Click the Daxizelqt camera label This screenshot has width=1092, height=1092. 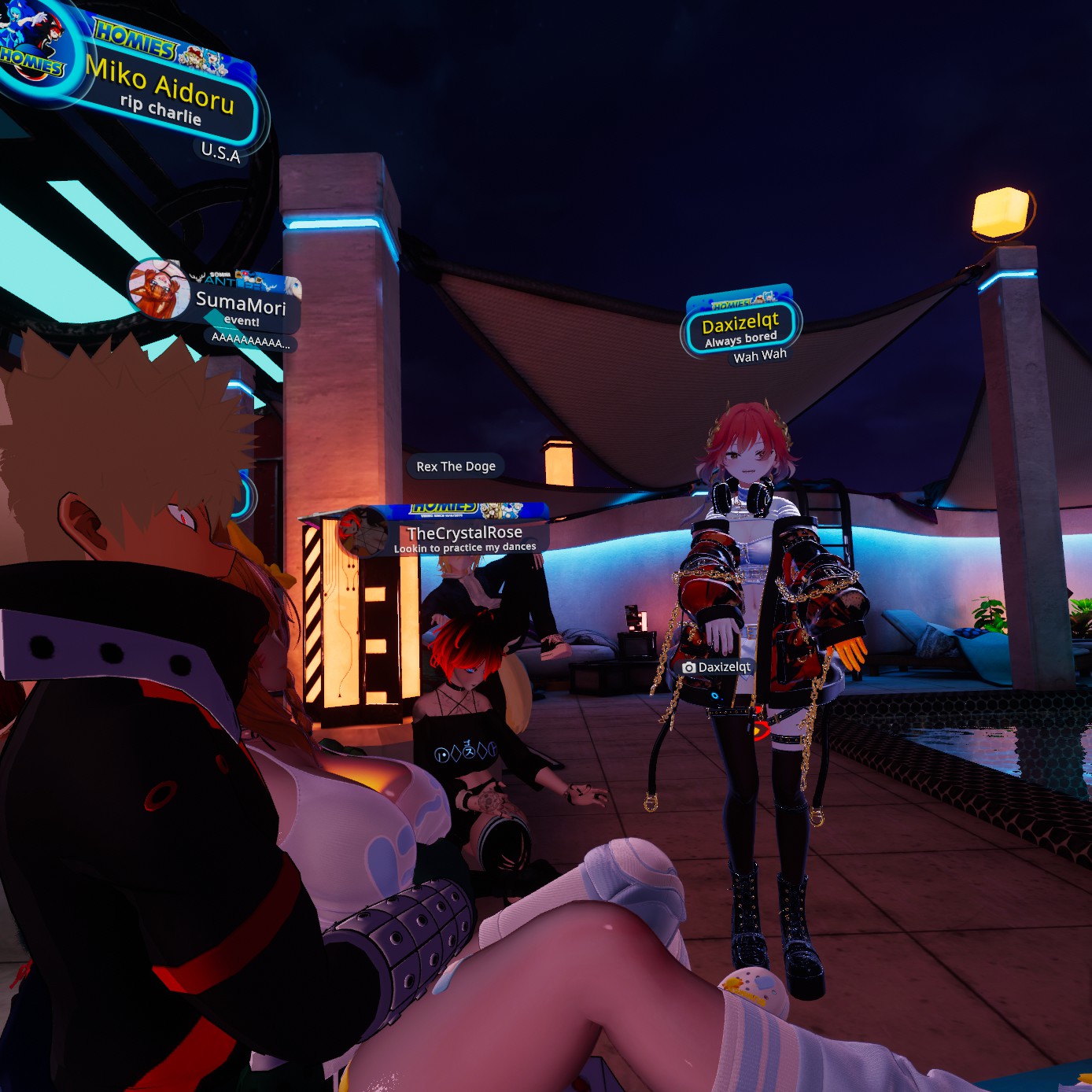(717, 667)
